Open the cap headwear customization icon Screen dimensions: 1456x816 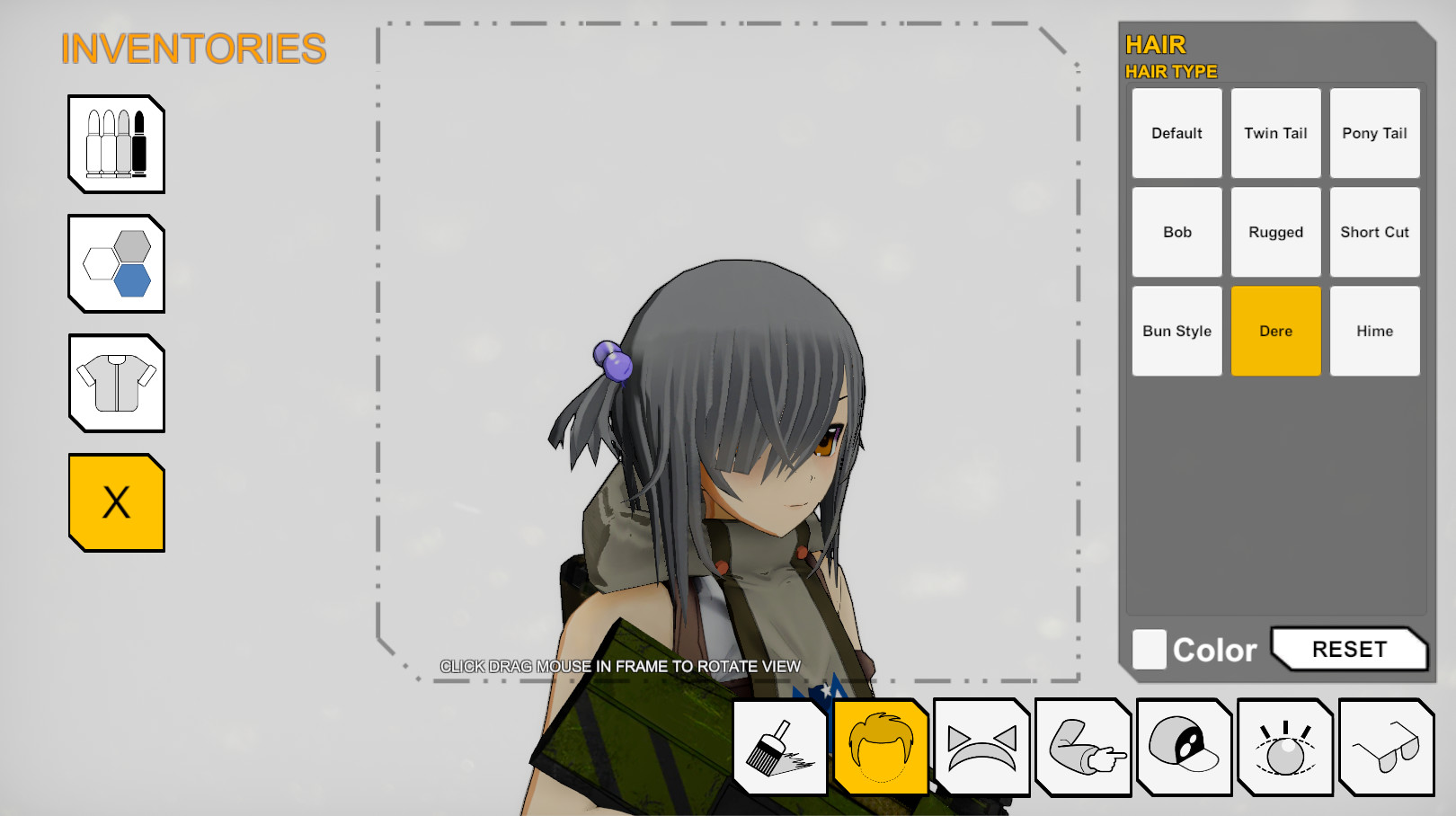point(1184,747)
